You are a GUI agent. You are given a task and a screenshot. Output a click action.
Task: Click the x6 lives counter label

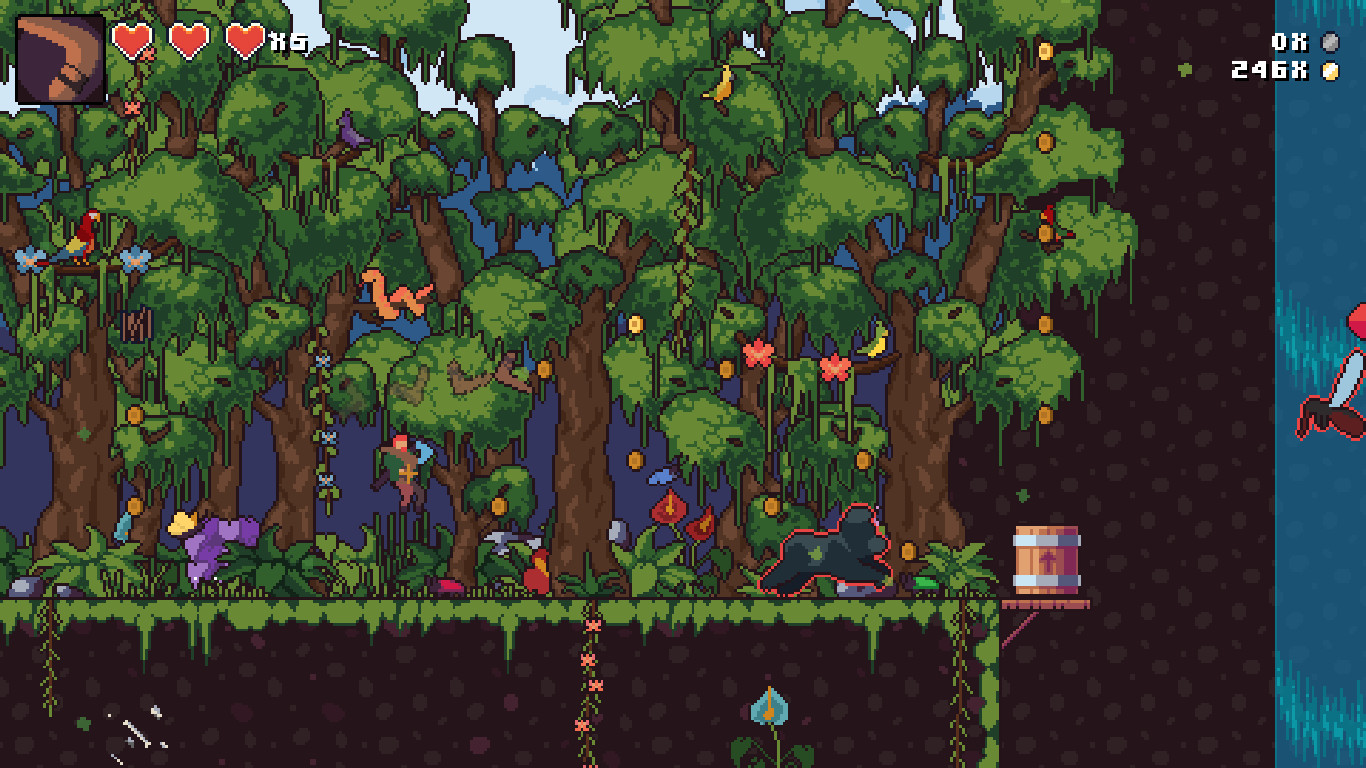[x=281, y=42]
